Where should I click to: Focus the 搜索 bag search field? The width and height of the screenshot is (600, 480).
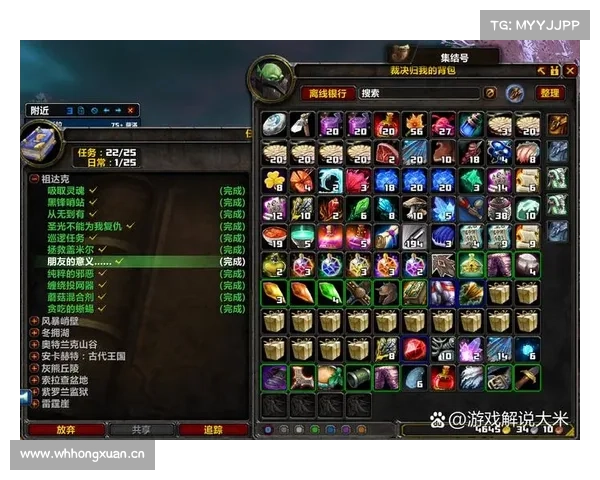tap(420, 93)
